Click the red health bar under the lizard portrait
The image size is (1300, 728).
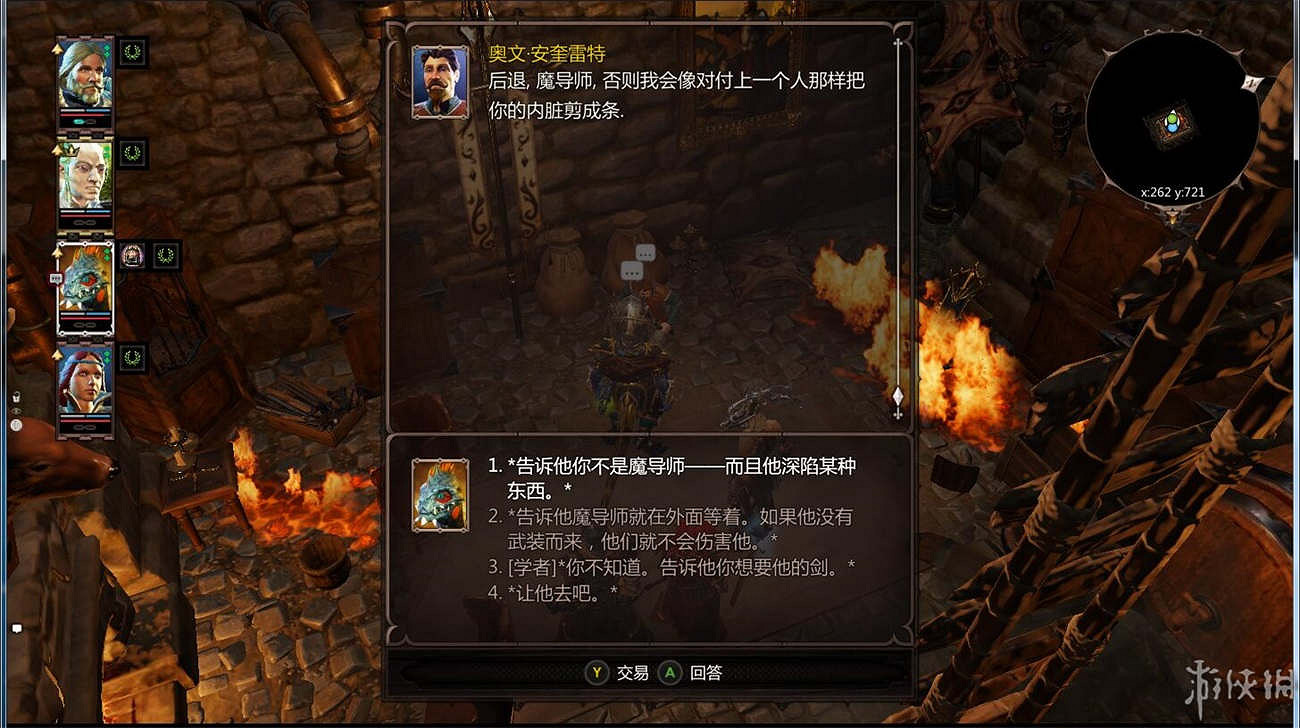pyautogui.click(x=84, y=318)
